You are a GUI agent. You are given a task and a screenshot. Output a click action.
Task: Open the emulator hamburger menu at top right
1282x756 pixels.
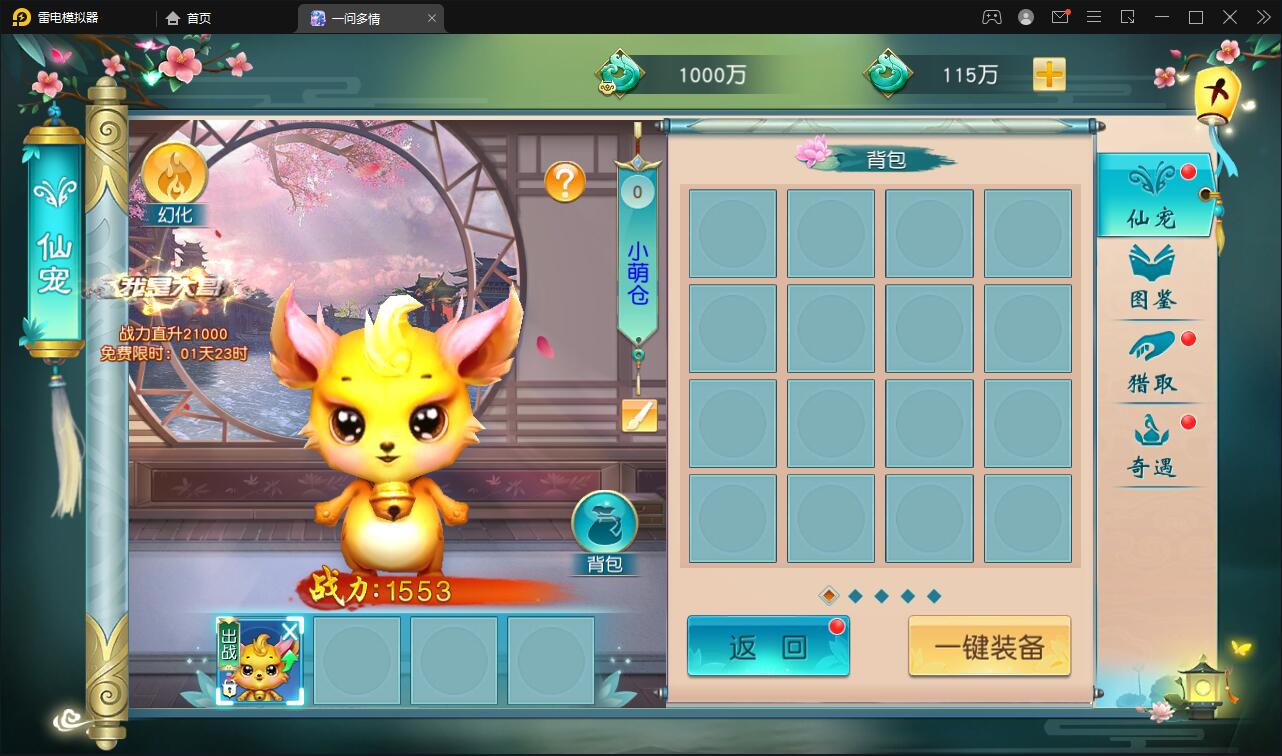tap(1094, 17)
